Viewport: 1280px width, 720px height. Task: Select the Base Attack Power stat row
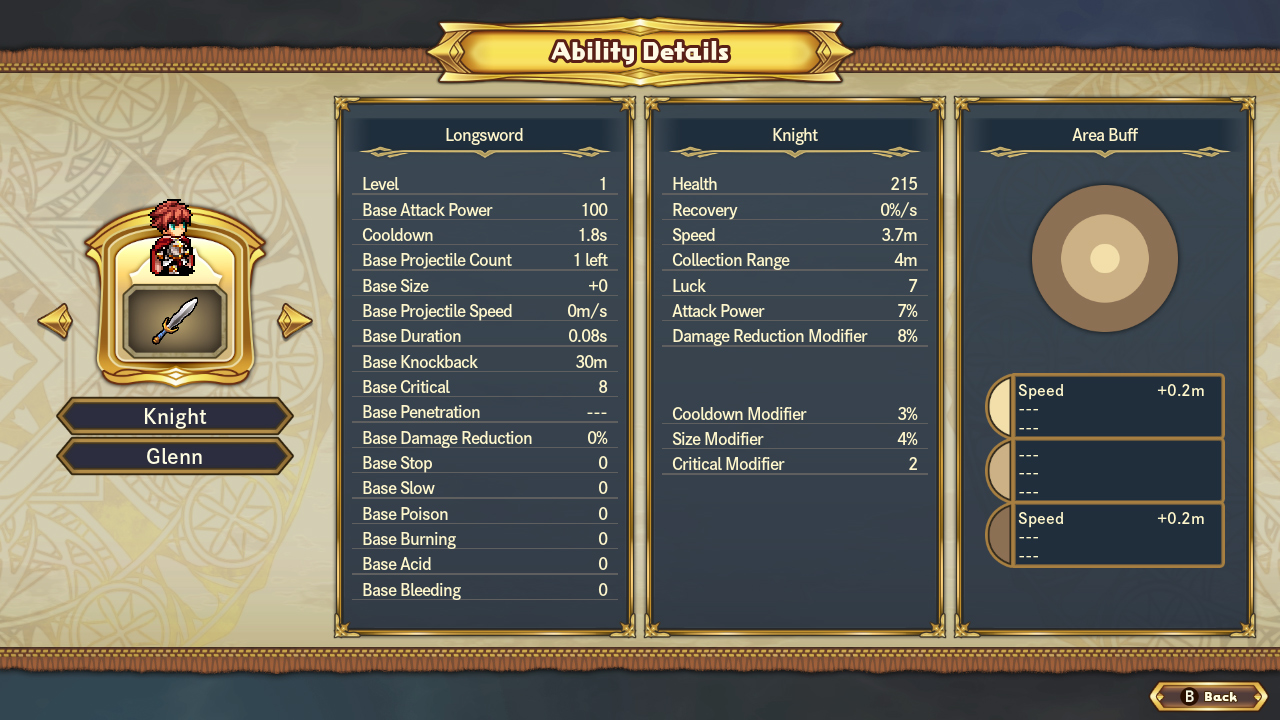pyautogui.click(x=485, y=210)
